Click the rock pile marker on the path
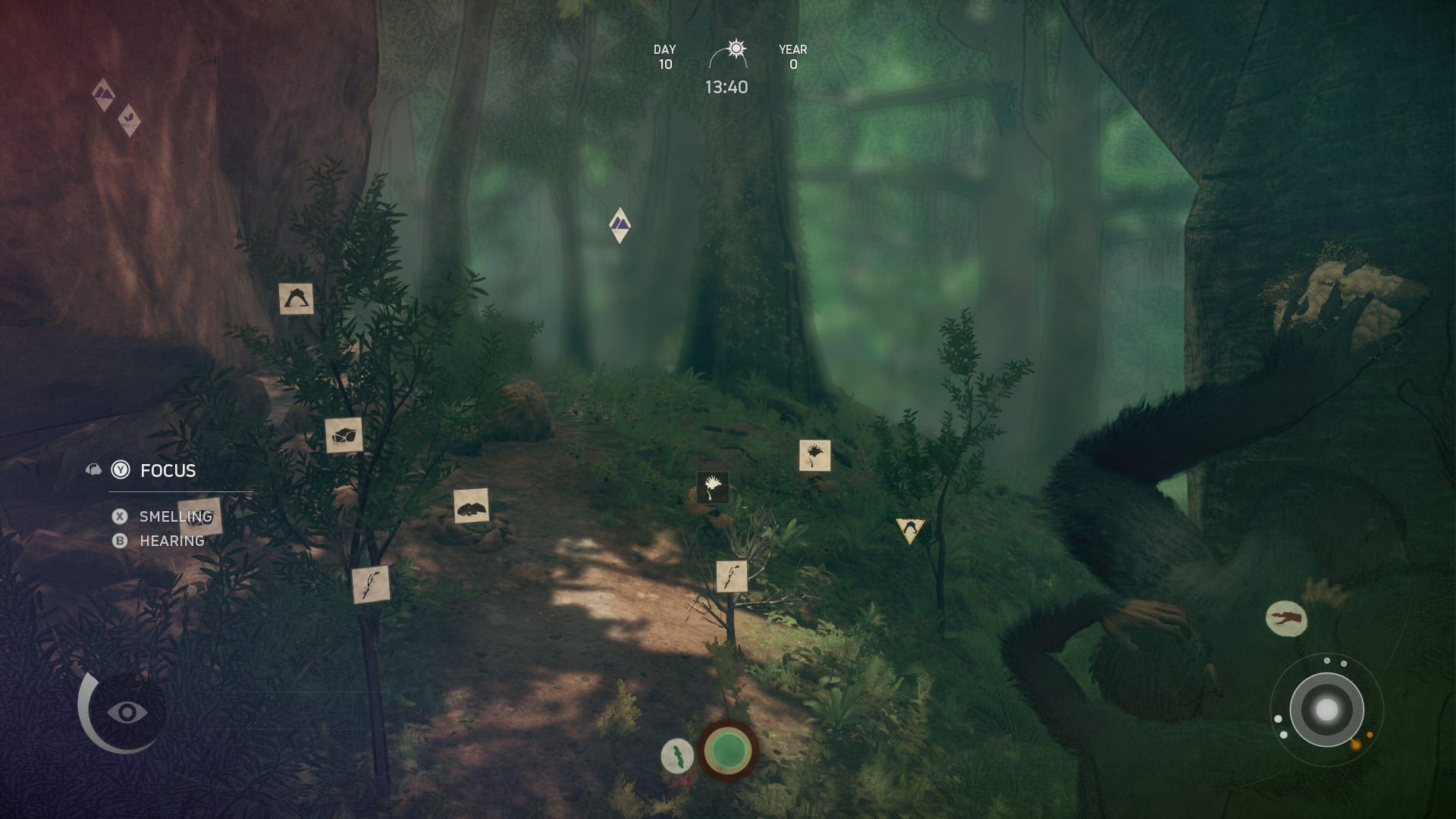 tap(471, 506)
